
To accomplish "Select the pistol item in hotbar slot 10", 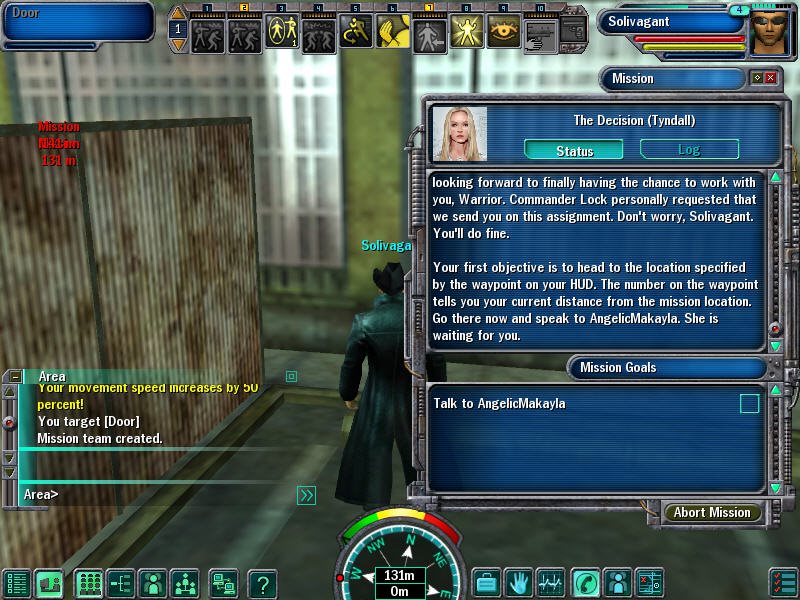I will (x=541, y=32).
